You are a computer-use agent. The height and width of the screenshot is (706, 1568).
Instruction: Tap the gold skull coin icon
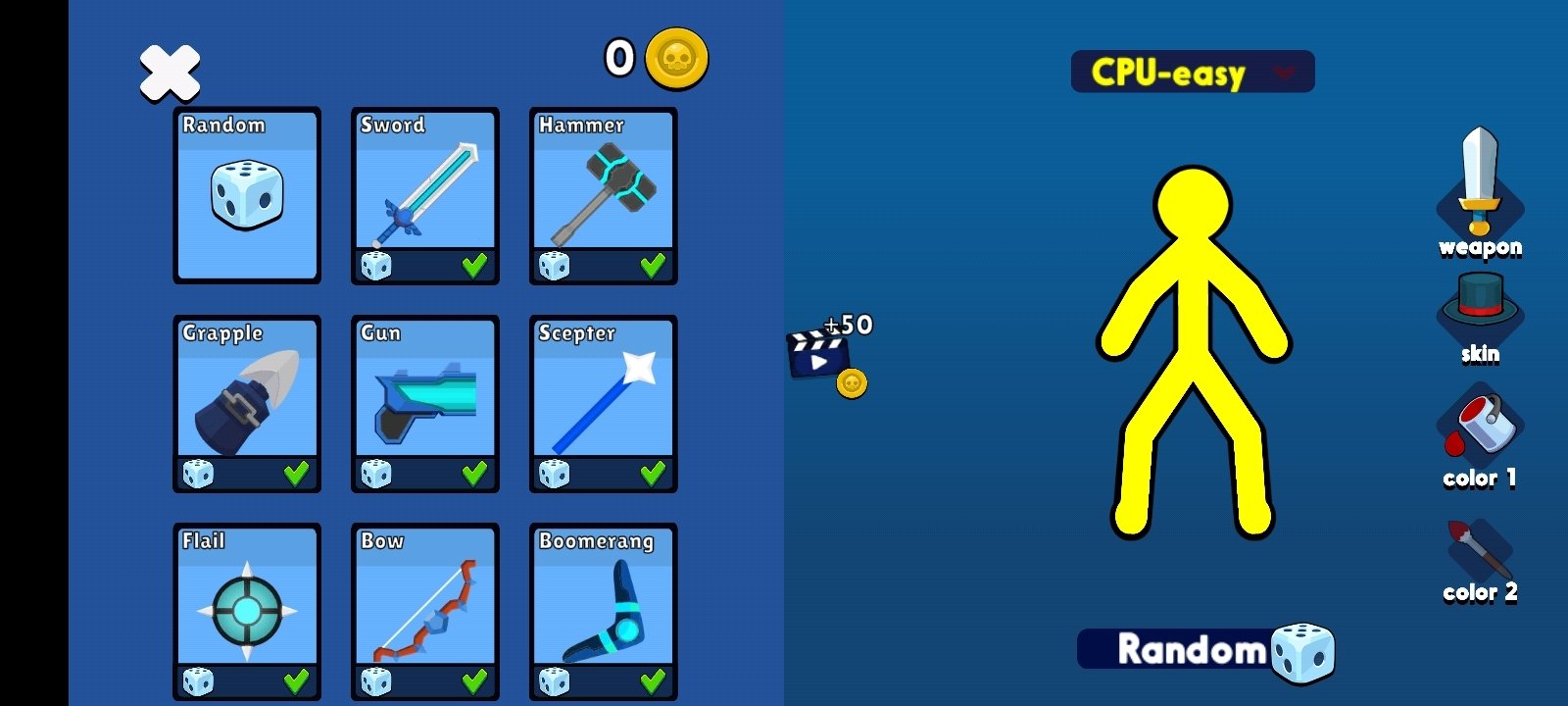click(676, 59)
